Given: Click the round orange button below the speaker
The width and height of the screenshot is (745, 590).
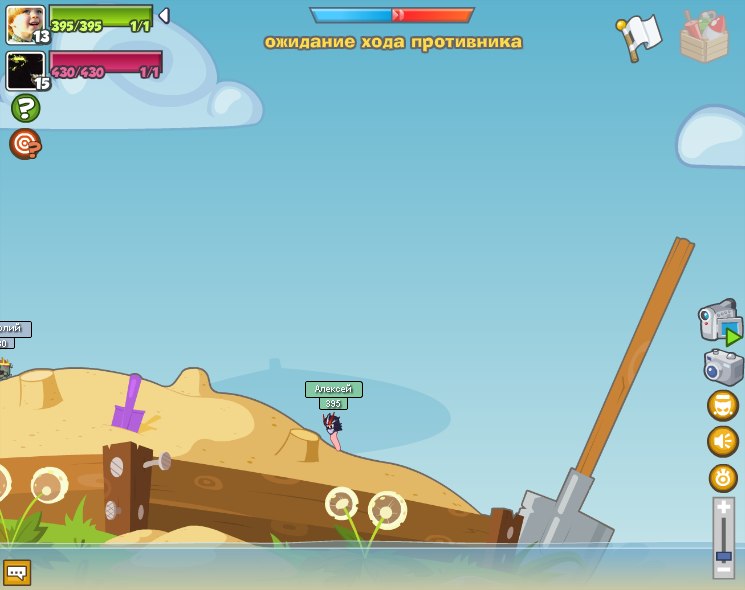Looking at the screenshot, I should [x=723, y=477].
